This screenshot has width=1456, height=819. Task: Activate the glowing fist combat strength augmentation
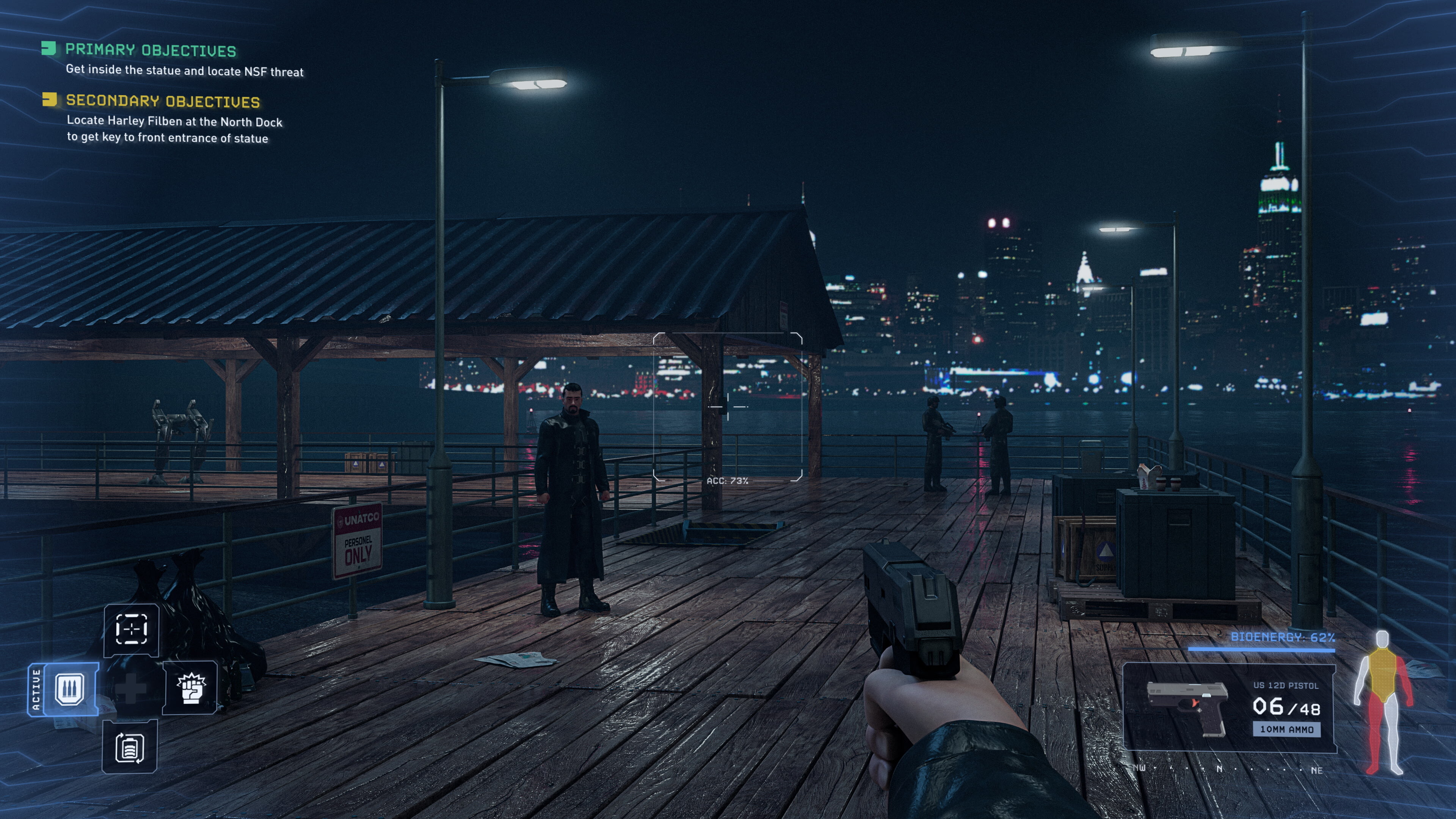pos(191,688)
